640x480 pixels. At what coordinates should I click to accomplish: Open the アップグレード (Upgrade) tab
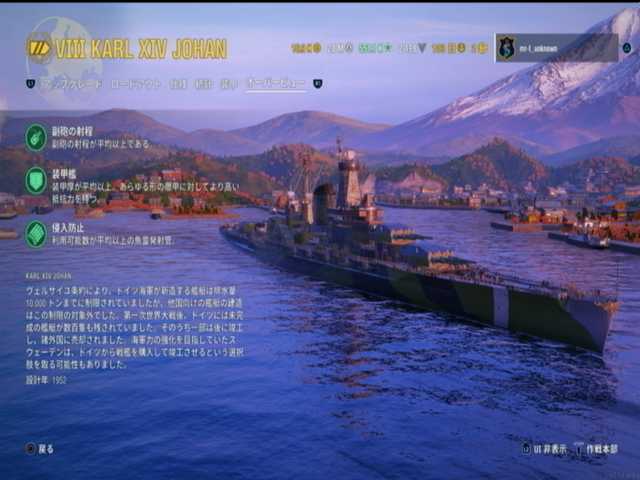point(70,85)
